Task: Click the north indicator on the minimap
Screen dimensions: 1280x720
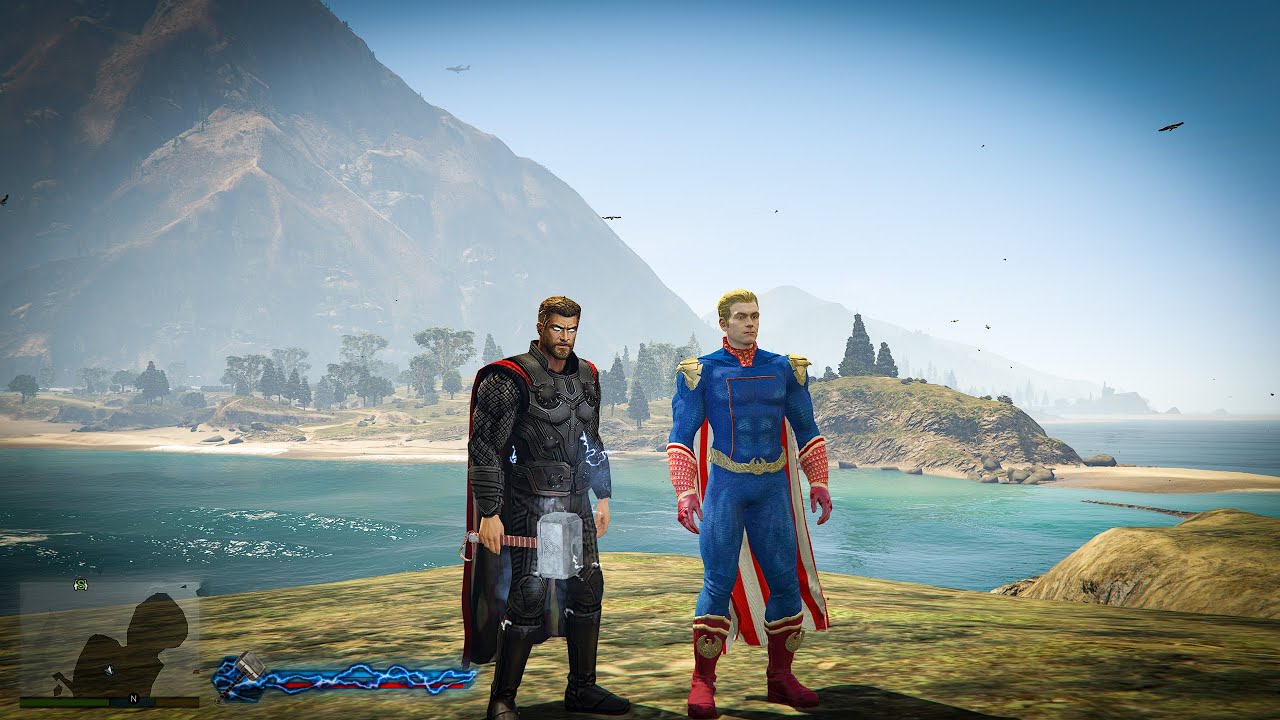Action: (x=133, y=699)
